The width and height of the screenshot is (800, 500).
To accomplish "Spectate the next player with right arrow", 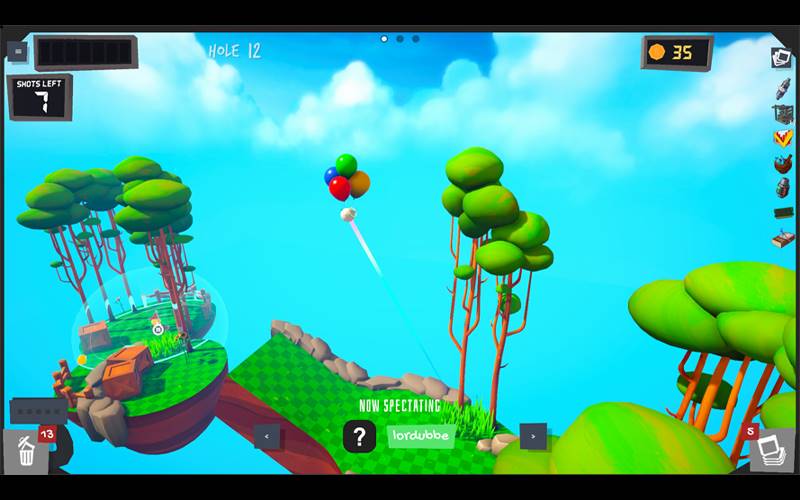I will pyautogui.click(x=533, y=436).
